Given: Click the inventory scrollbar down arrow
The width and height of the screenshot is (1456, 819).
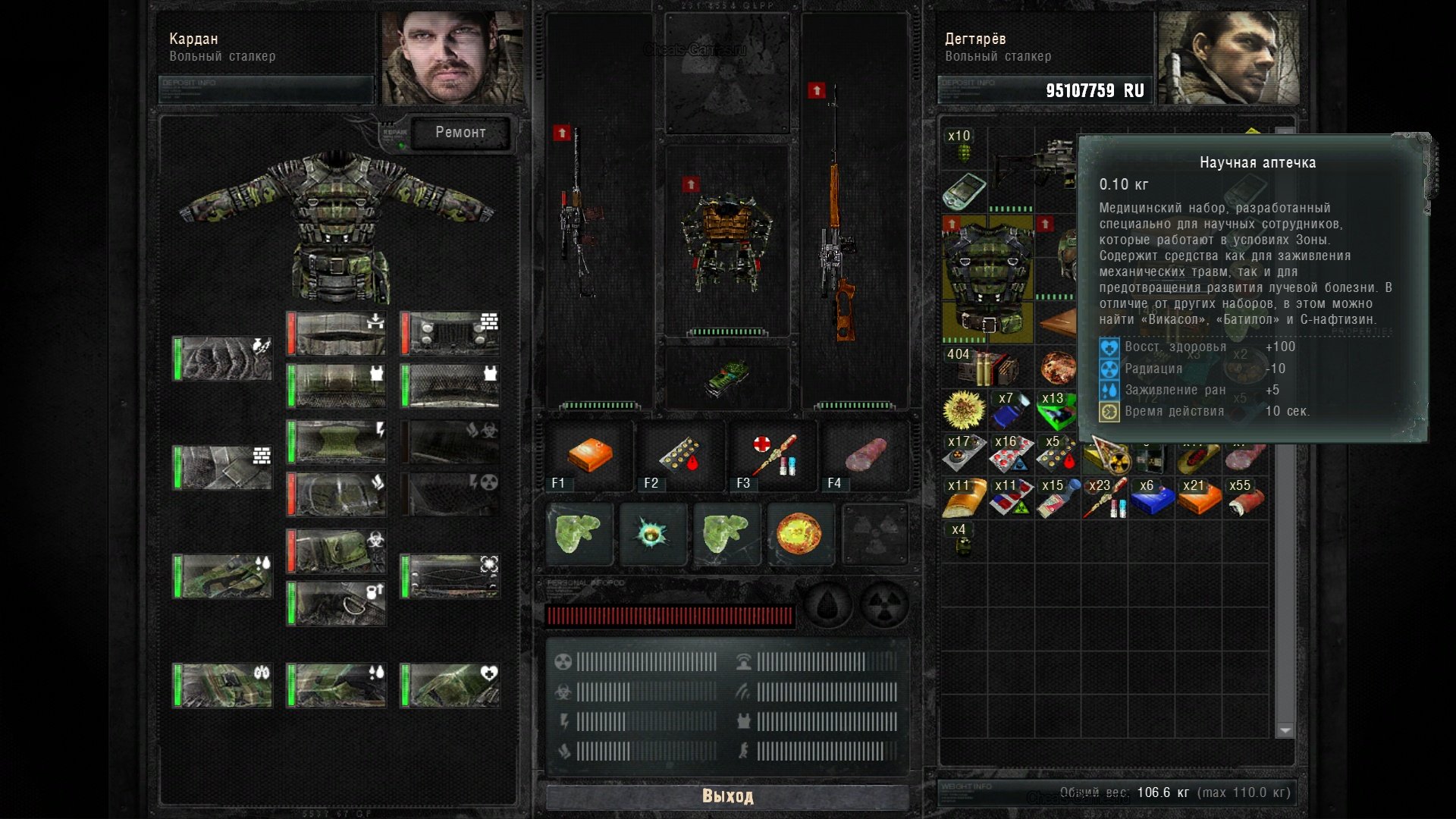Looking at the screenshot, I should pos(1285,730).
